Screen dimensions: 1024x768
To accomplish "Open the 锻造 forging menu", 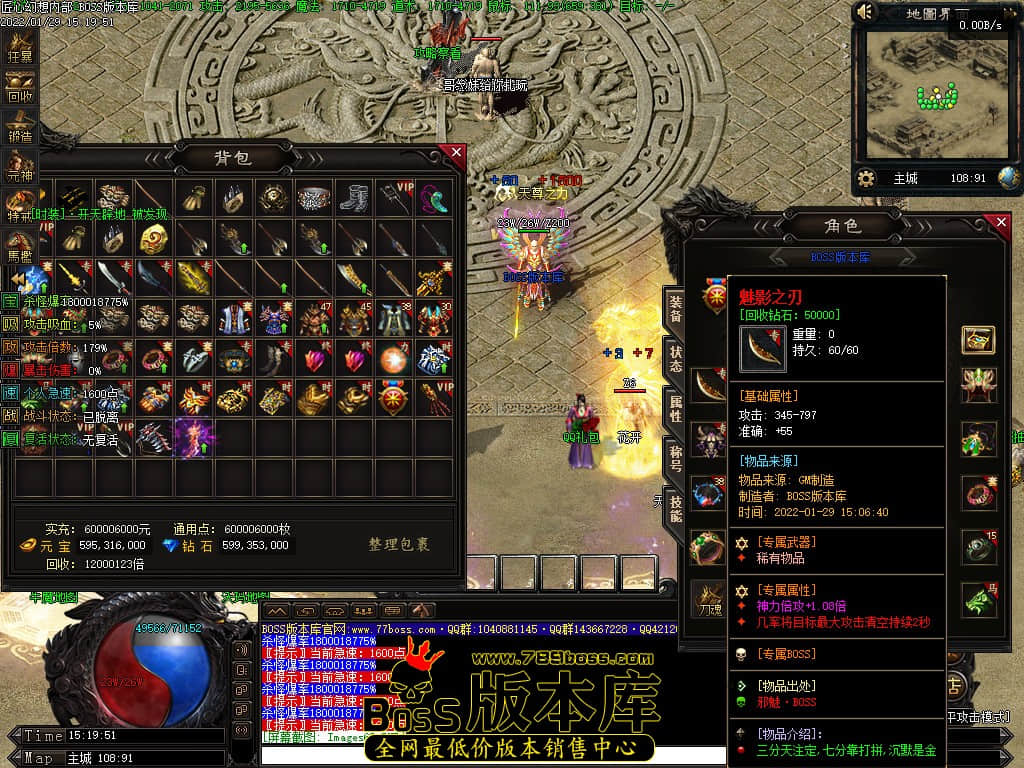I will pyautogui.click(x=20, y=130).
